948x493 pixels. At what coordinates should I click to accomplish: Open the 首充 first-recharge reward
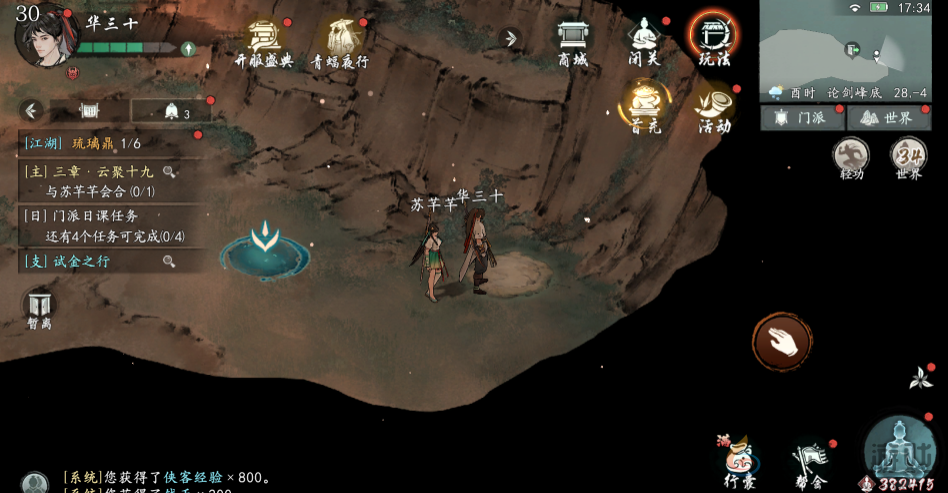point(645,104)
